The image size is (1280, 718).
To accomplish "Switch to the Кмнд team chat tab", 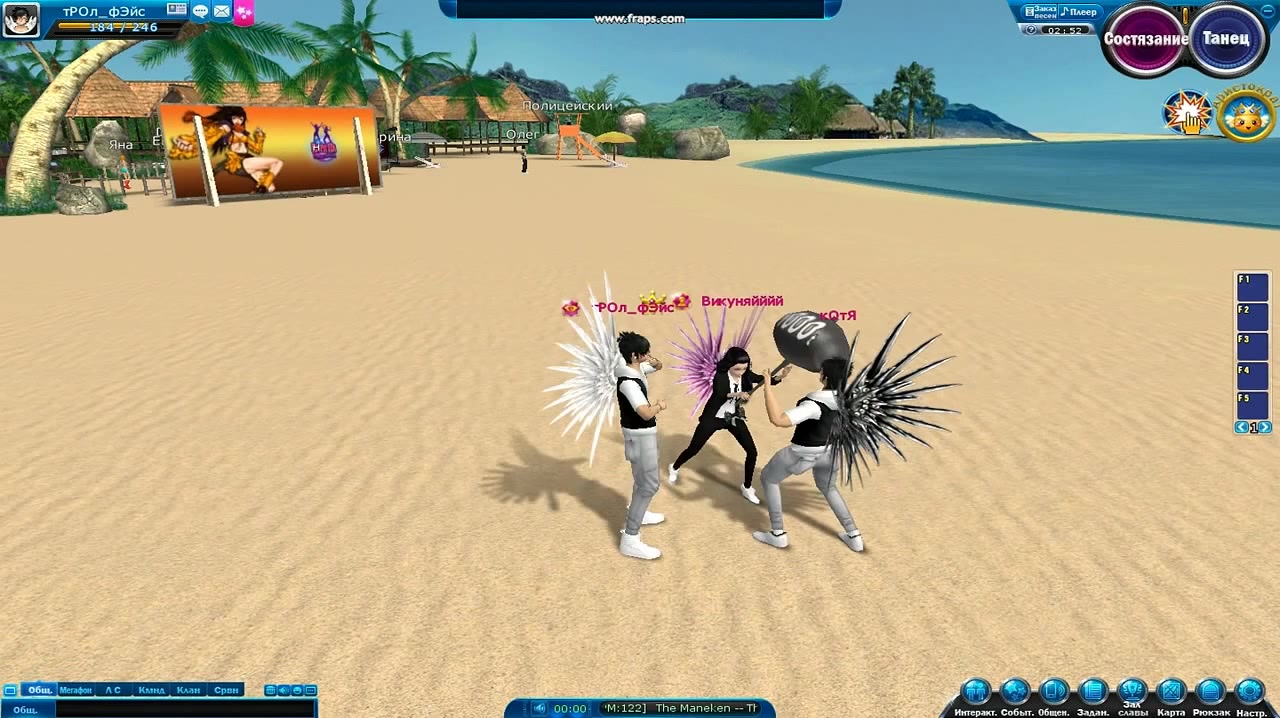I will pyautogui.click(x=151, y=690).
